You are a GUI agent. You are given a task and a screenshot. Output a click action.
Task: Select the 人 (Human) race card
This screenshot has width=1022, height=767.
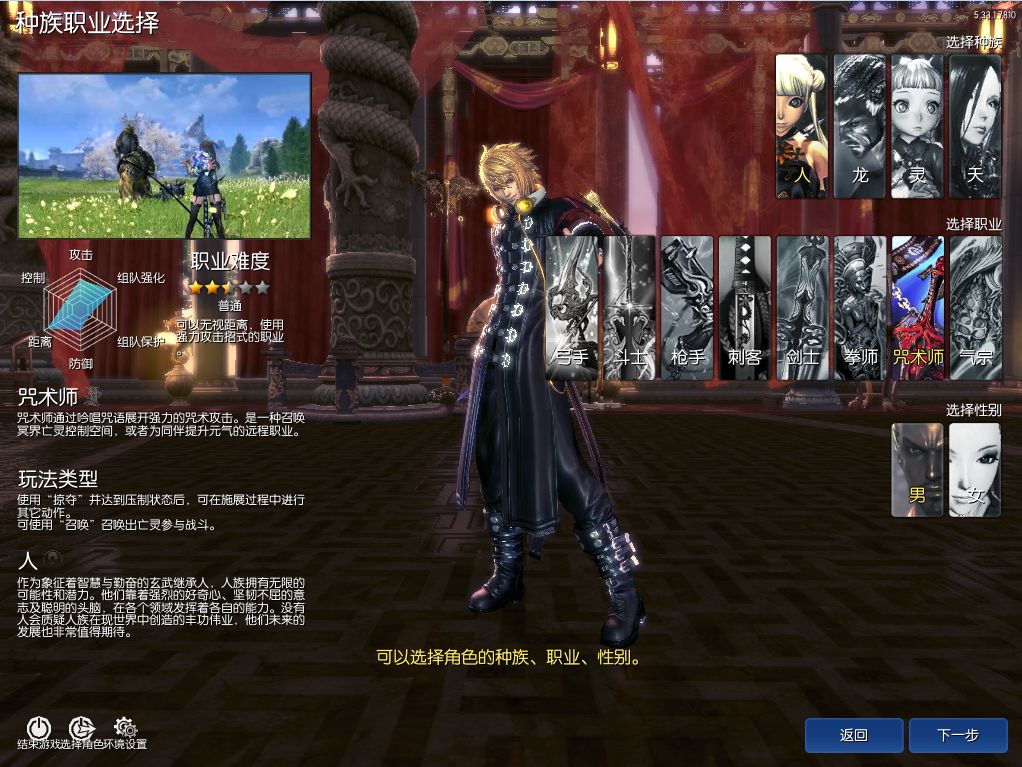[801, 125]
